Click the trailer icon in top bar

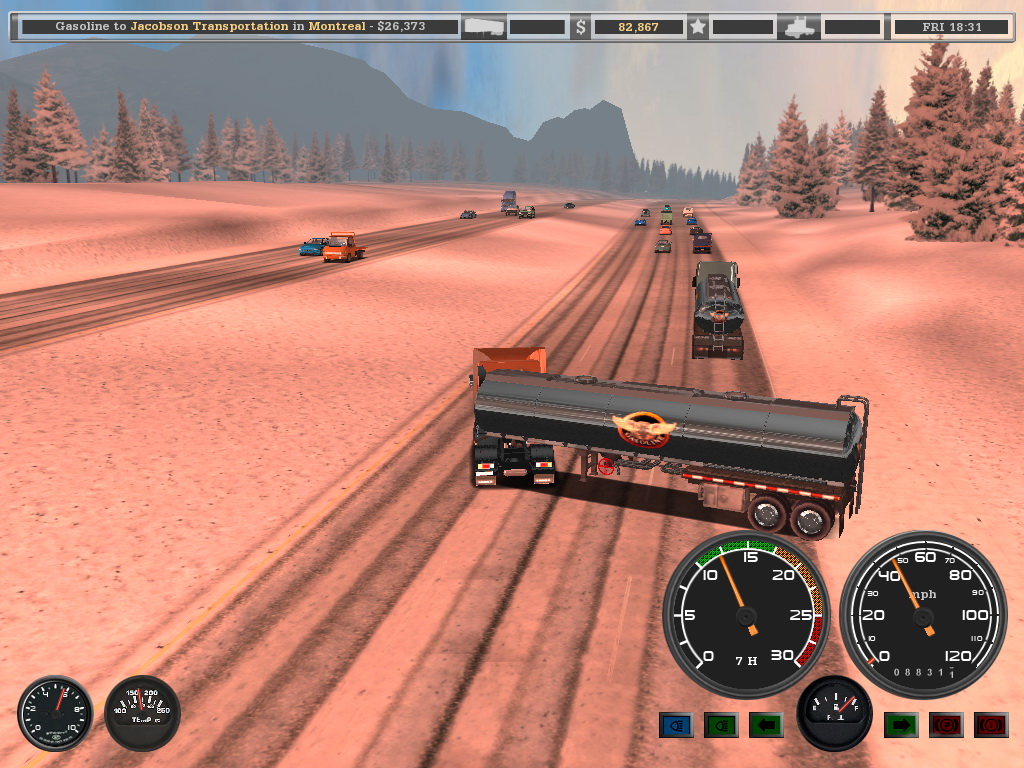[484, 27]
